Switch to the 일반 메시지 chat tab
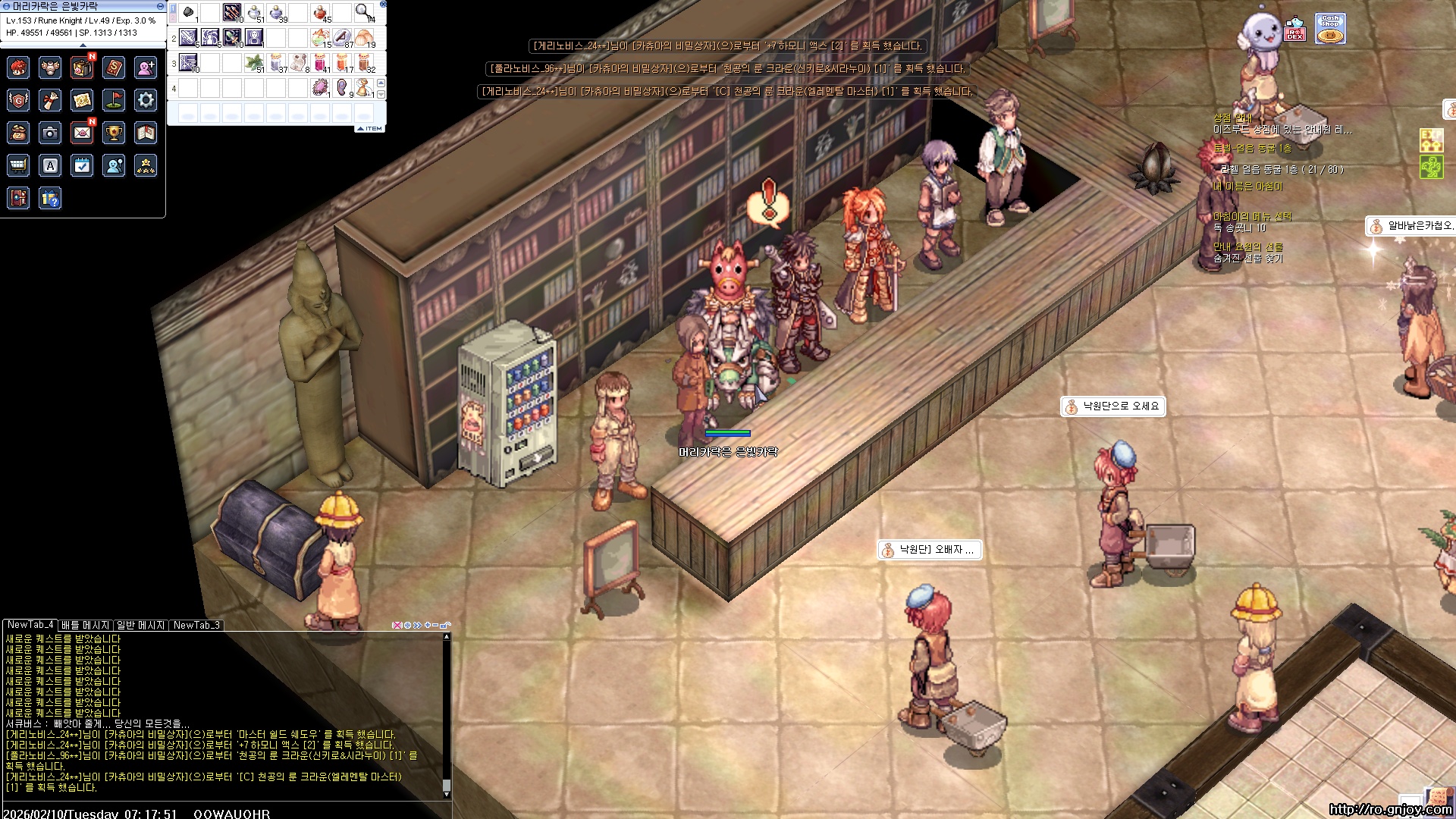Image resolution: width=1456 pixels, height=819 pixels. tap(140, 625)
